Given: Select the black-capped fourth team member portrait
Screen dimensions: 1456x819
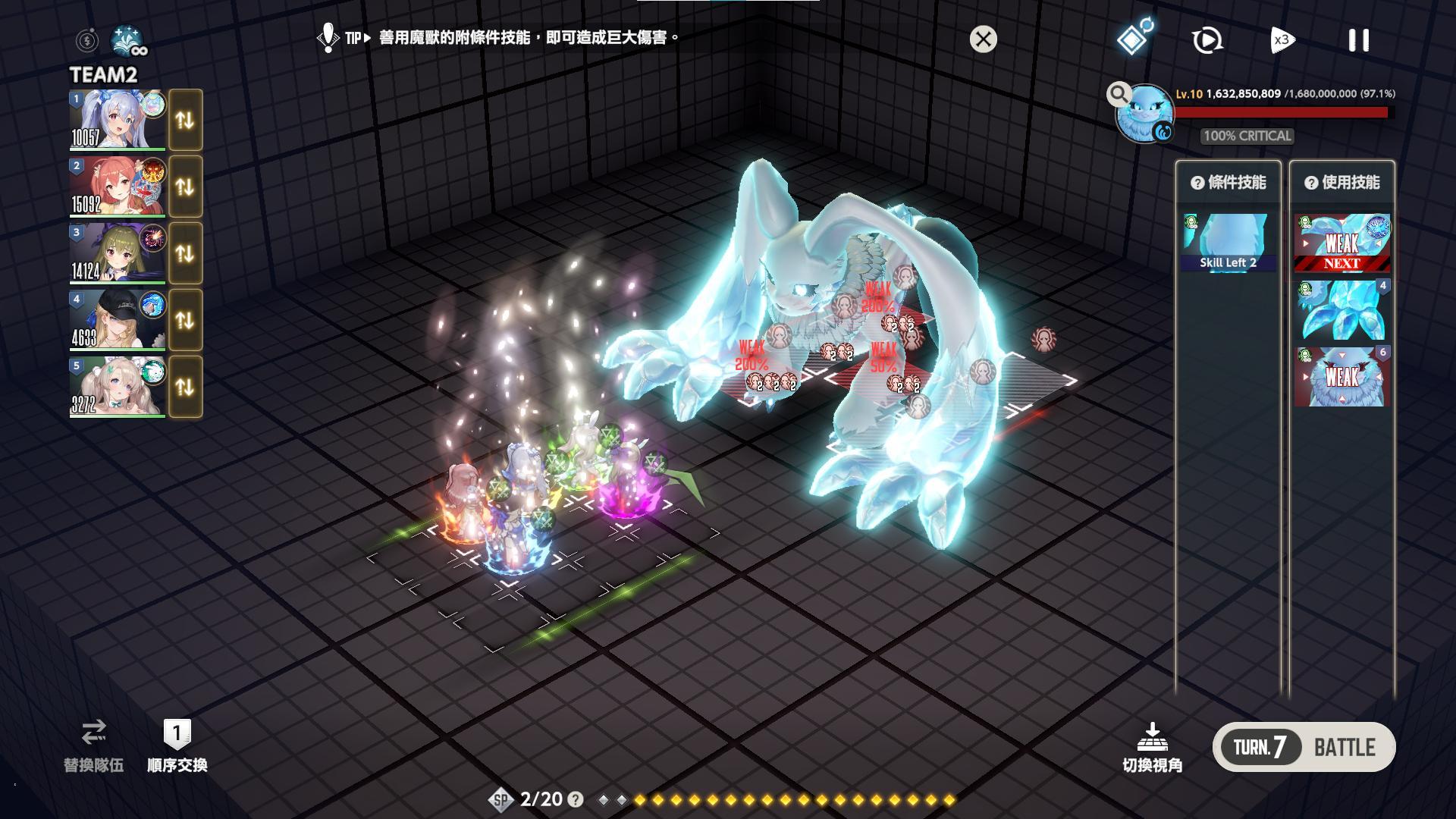Looking at the screenshot, I should point(117,320).
